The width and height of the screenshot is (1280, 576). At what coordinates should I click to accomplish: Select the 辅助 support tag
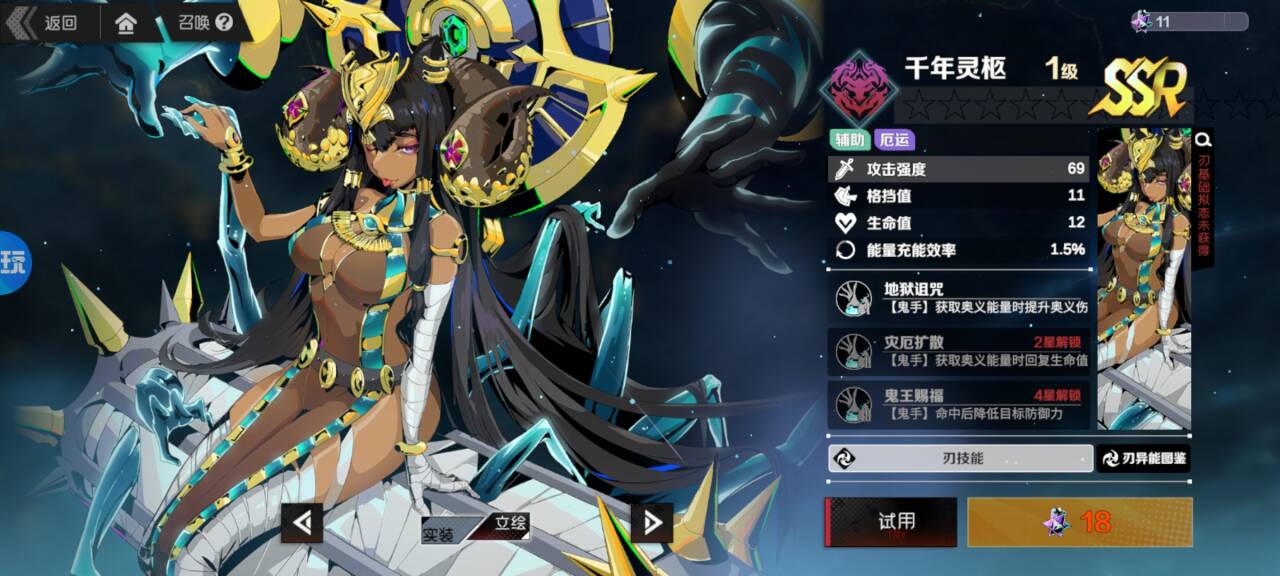(x=848, y=140)
